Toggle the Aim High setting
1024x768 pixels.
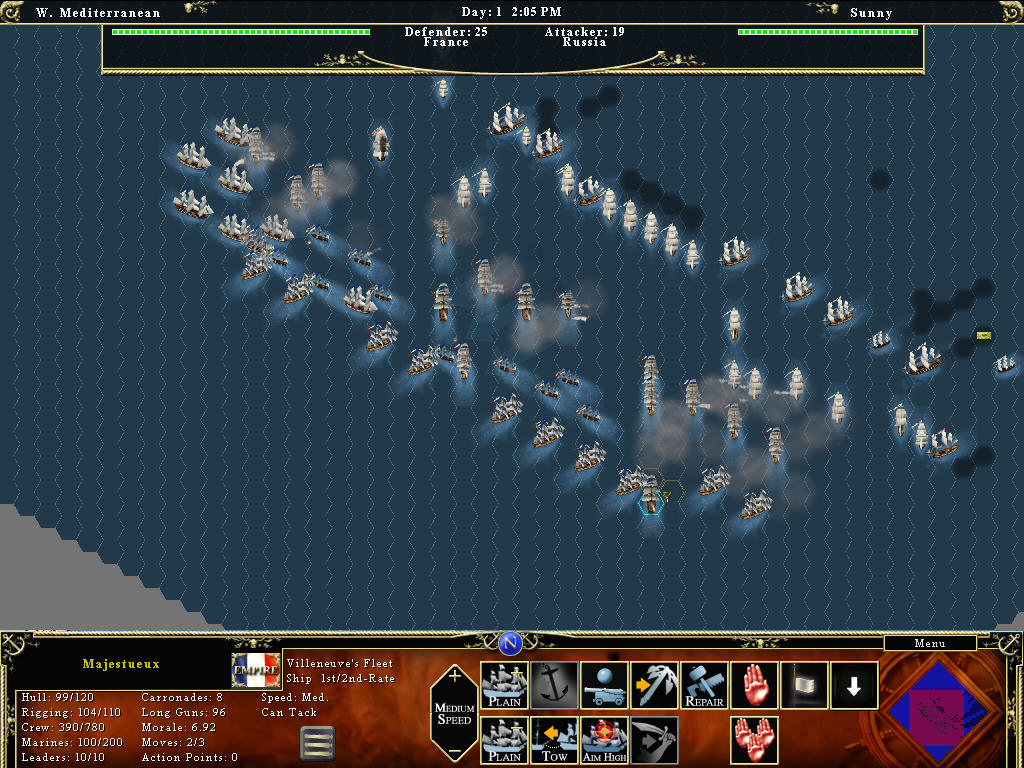click(605, 740)
